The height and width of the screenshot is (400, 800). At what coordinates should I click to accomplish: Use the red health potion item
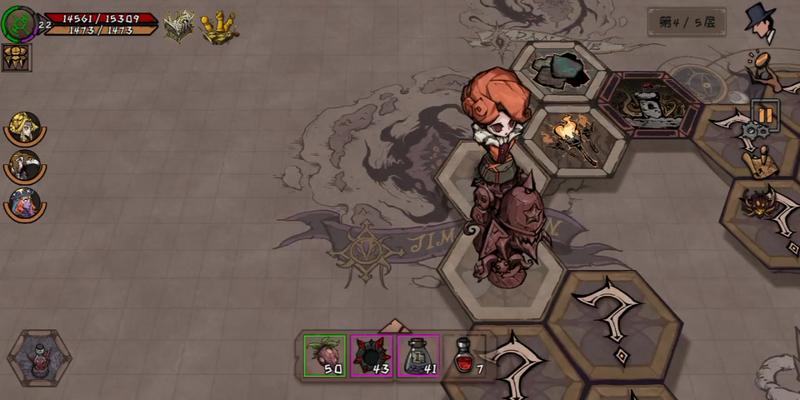click(465, 355)
